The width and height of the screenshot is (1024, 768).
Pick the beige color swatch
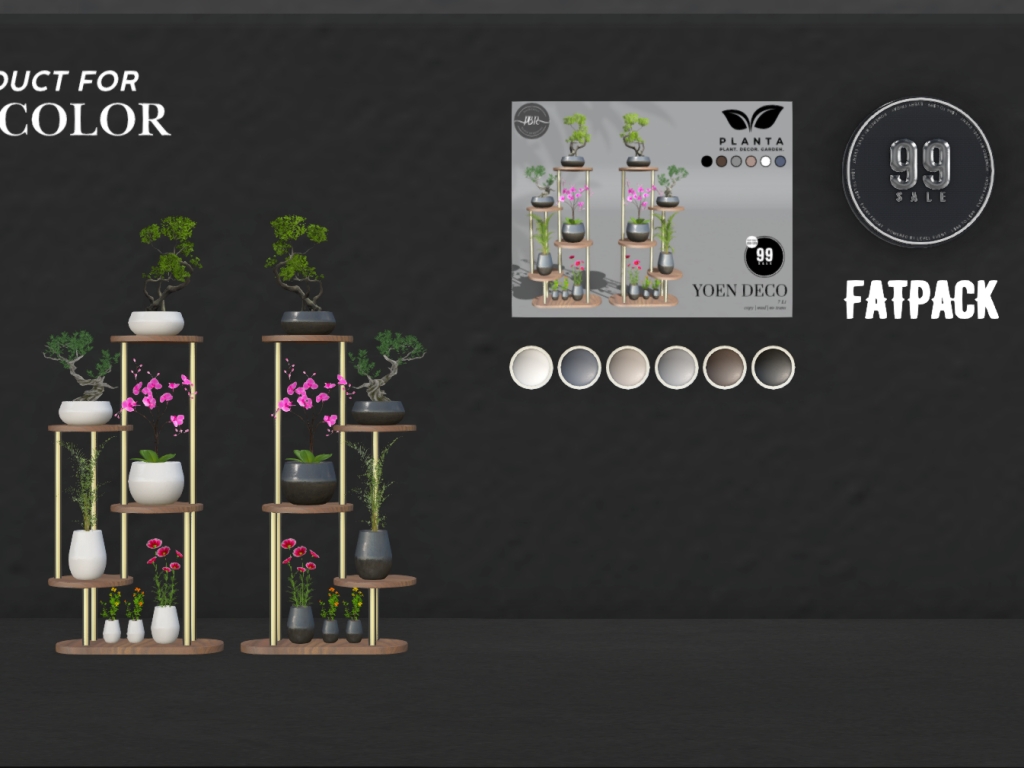pos(628,367)
